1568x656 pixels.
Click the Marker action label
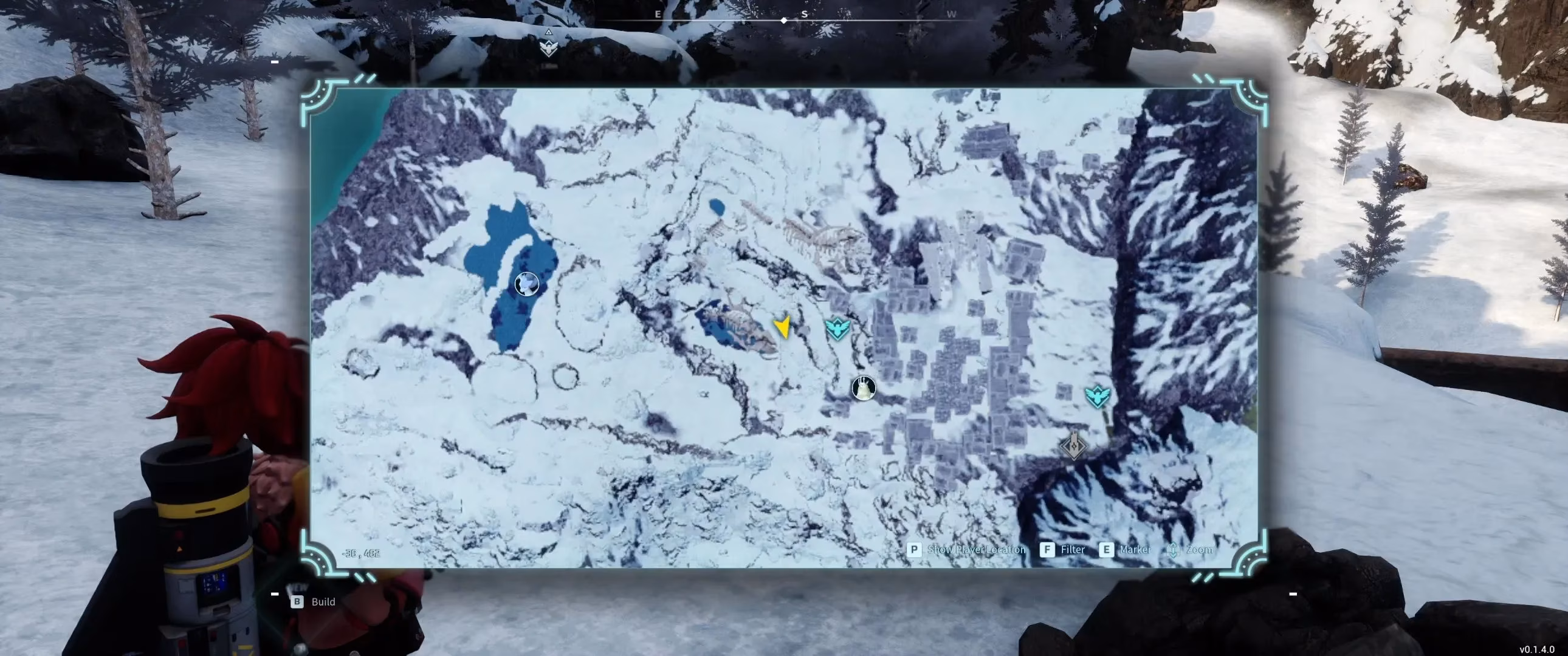click(x=1135, y=550)
